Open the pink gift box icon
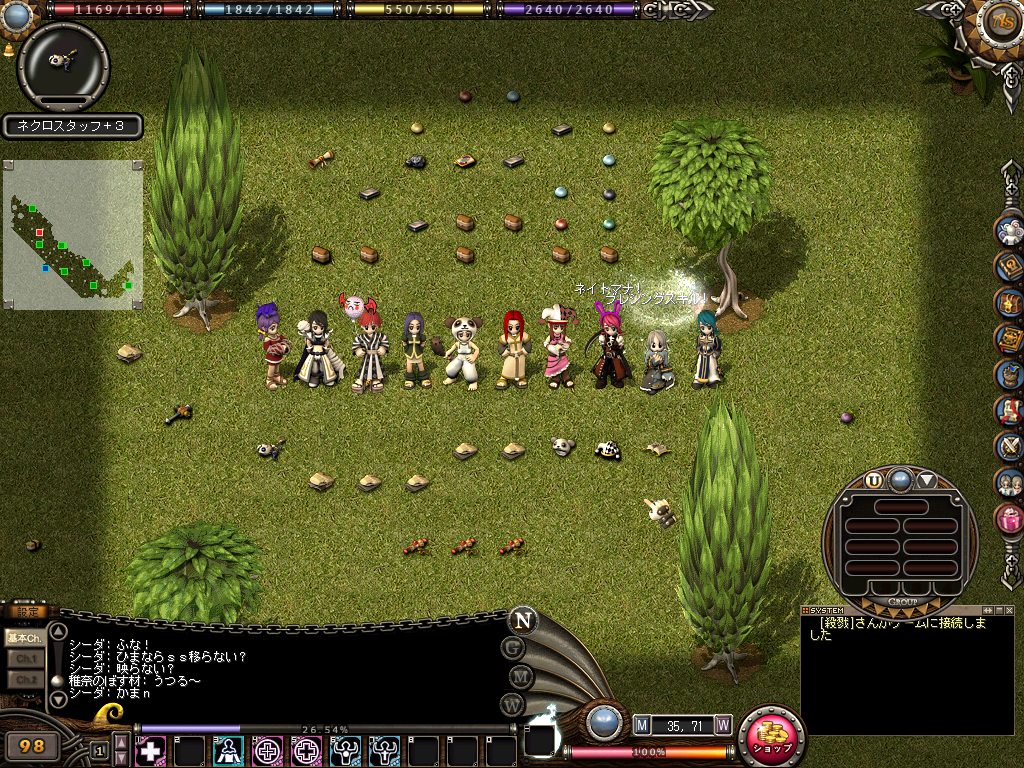 click(x=1009, y=518)
